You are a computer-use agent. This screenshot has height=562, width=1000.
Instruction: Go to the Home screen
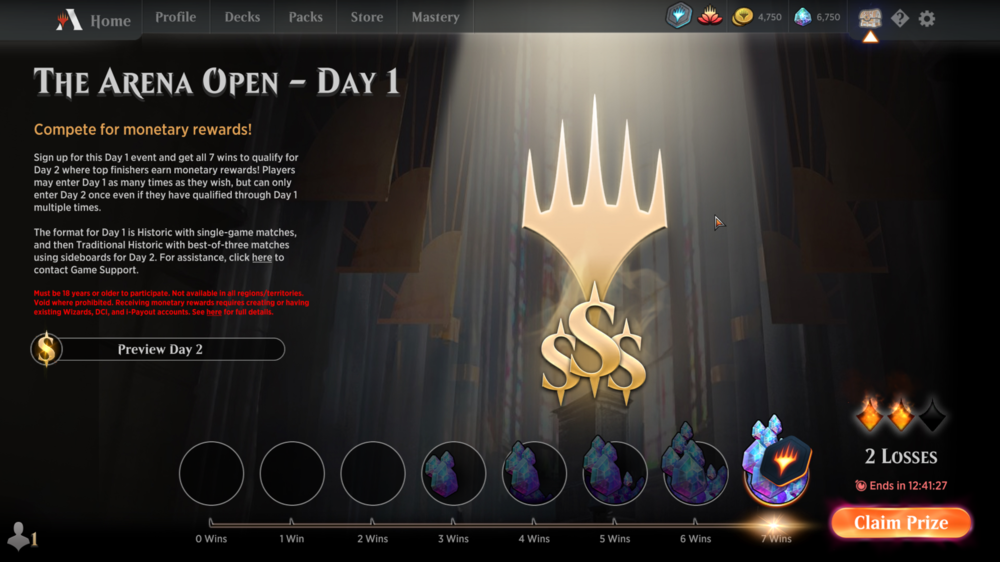click(x=95, y=19)
